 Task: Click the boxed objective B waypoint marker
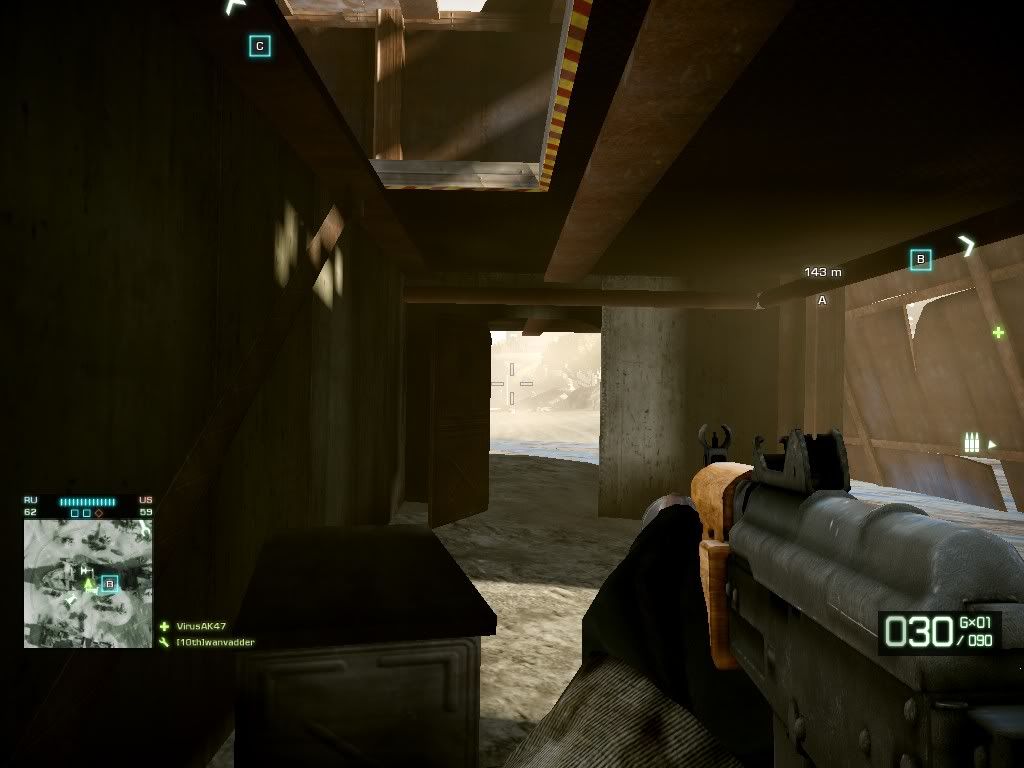pyautogui.click(x=921, y=260)
